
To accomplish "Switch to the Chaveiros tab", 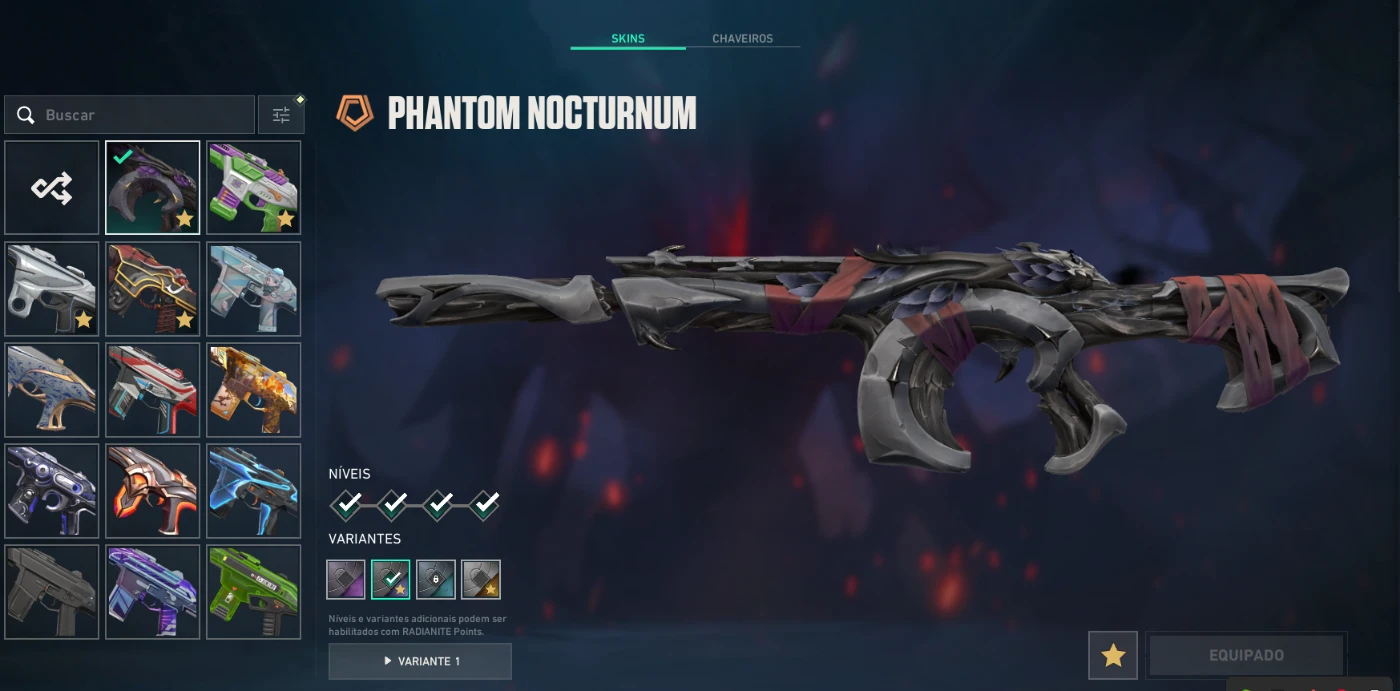I will [742, 39].
